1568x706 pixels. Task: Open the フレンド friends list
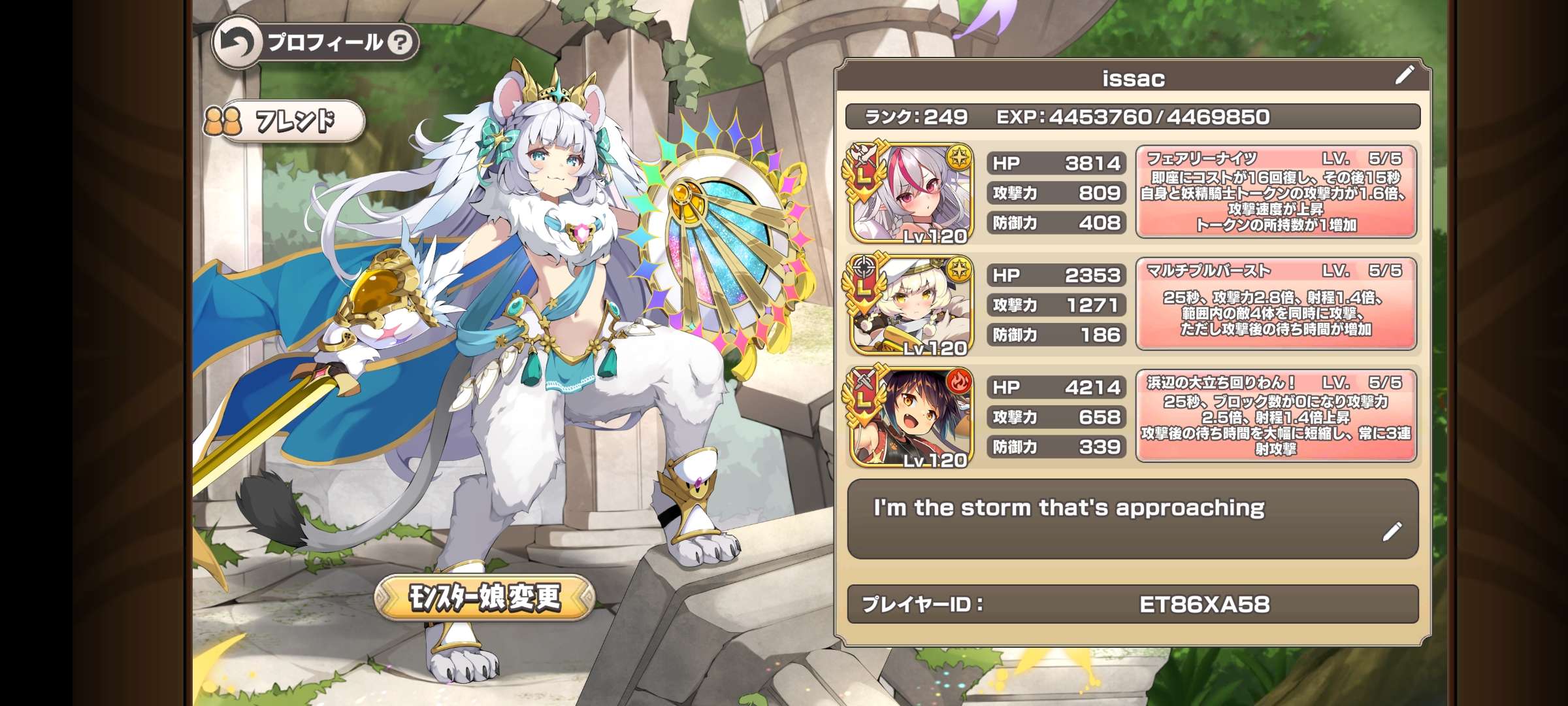tap(285, 121)
